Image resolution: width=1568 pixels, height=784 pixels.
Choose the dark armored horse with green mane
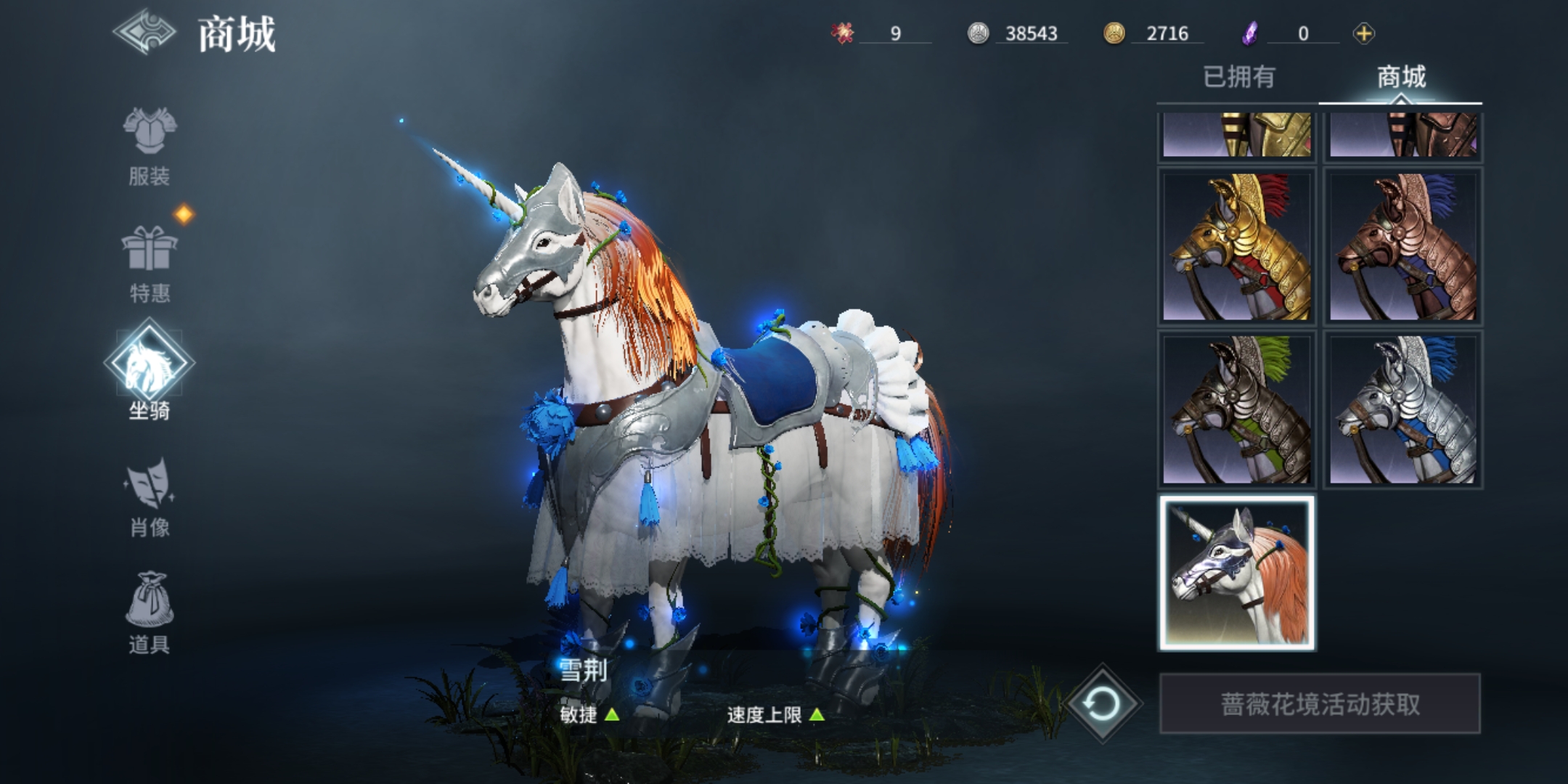click(x=1237, y=410)
